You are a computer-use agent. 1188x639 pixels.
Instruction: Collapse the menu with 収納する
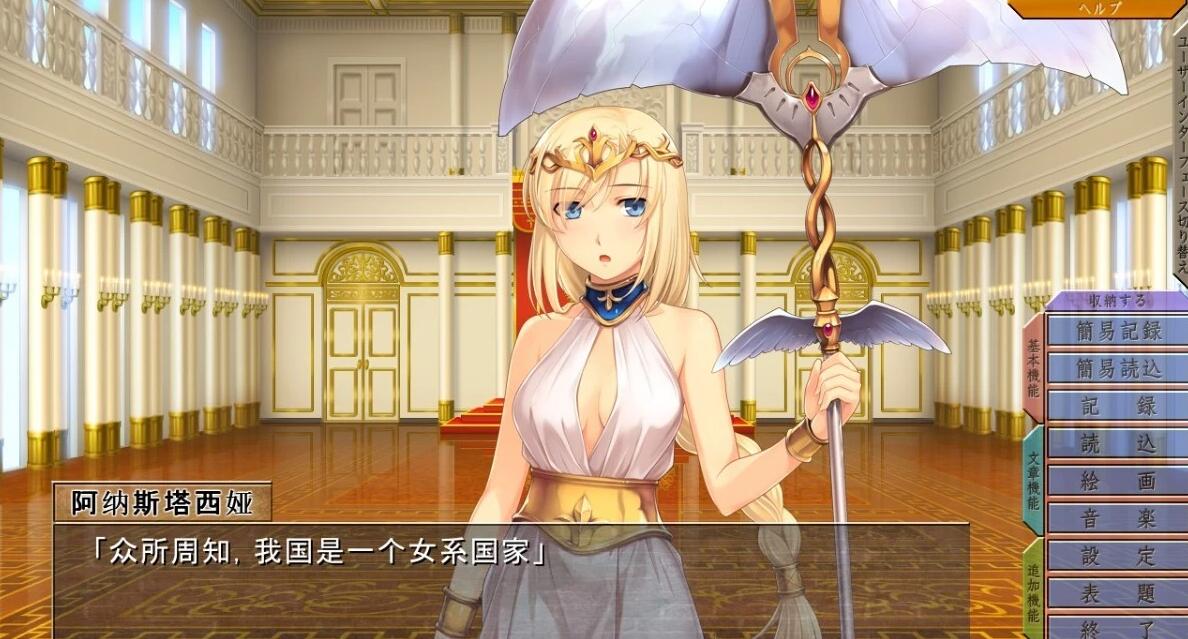point(1119,299)
